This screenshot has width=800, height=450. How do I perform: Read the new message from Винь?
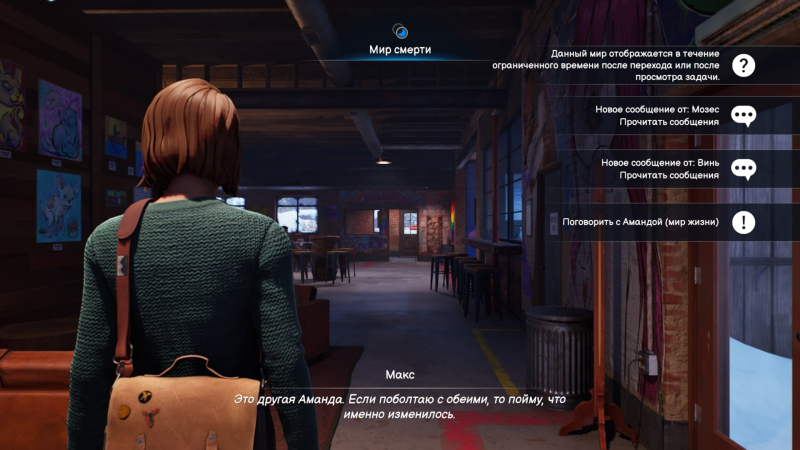tap(743, 169)
